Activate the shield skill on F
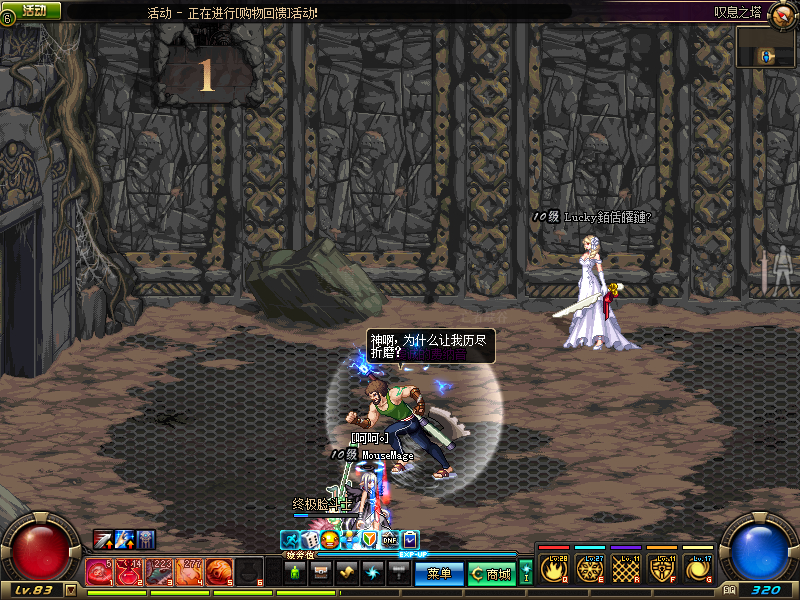Screen dimensions: 800x600 click(x=661, y=569)
